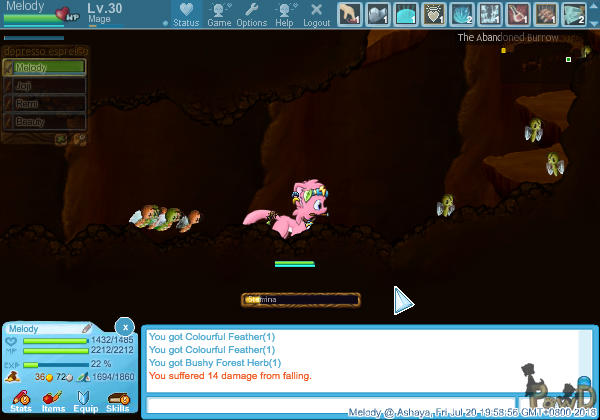Select party member Melody
Viewport: 600px width, 420px height.
coord(44,68)
